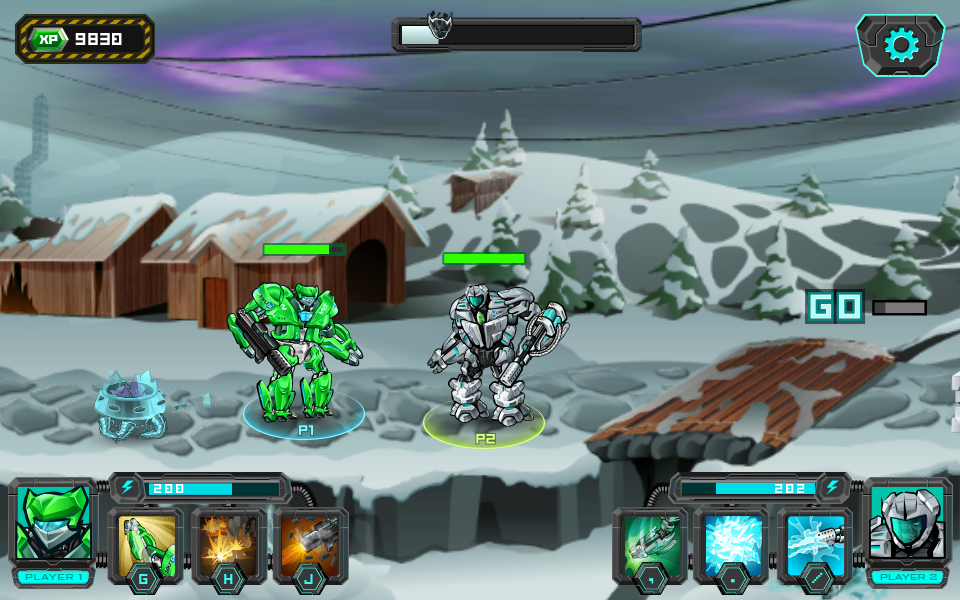Viewport: 960px width, 600px height.
Task: Activate Player 1's green arm punch skill
Action: (x=146, y=545)
